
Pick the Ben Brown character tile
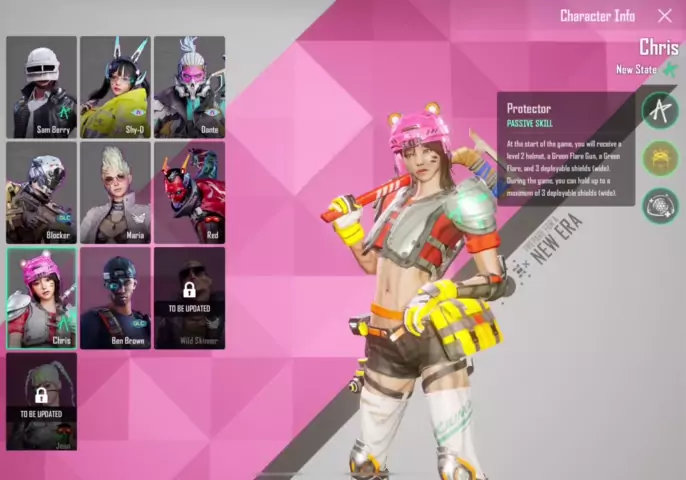click(x=115, y=298)
